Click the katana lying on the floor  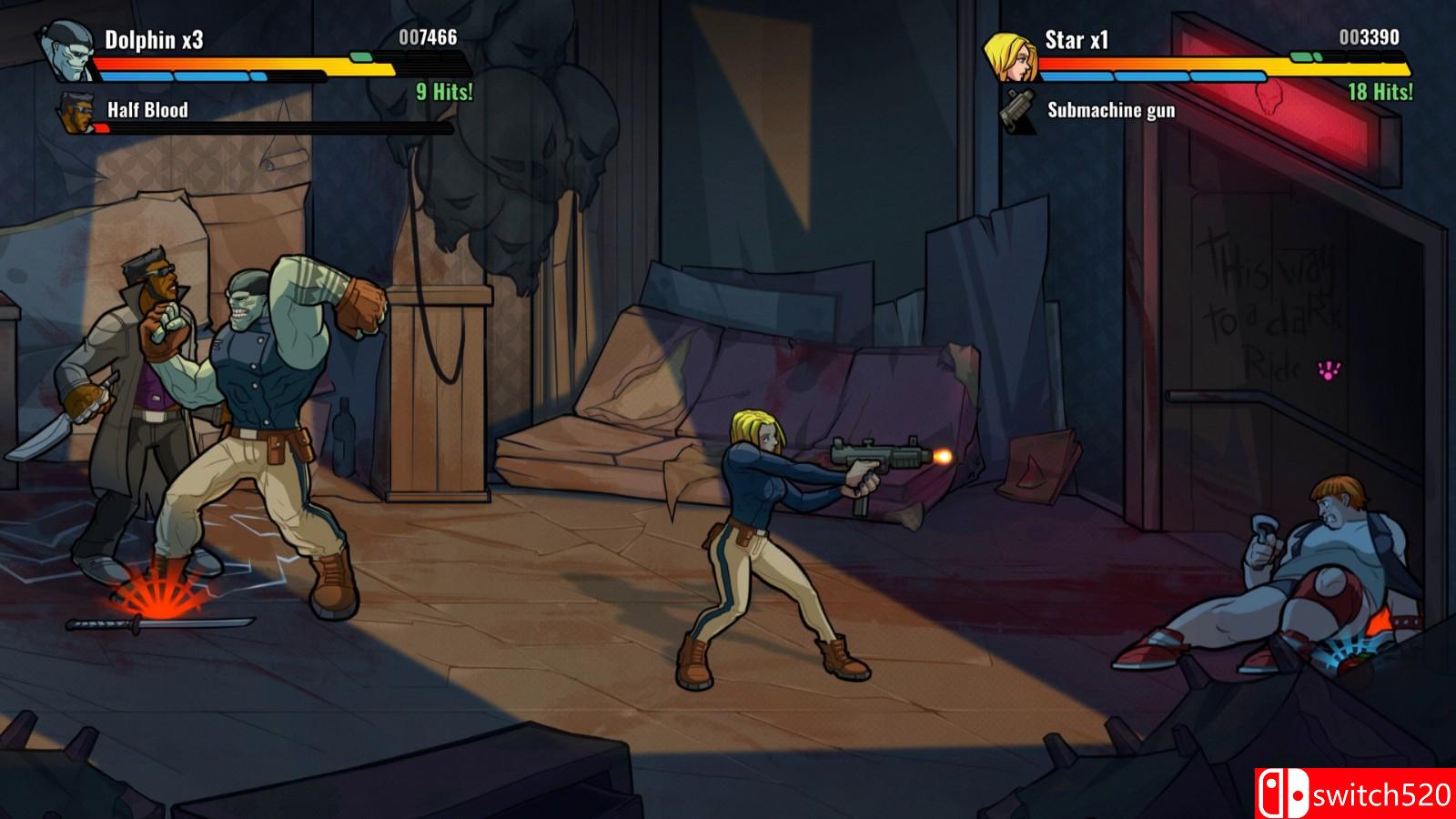pos(159,626)
